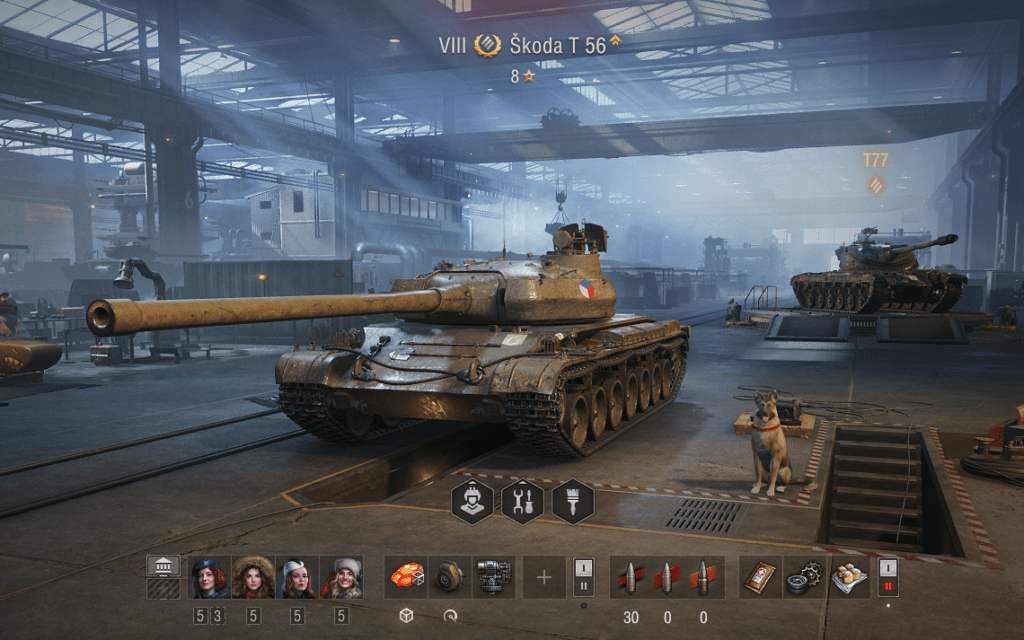Select the crew member in the fur hood
The width and height of the screenshot is (1024, 640).
(x=253, y=577)
